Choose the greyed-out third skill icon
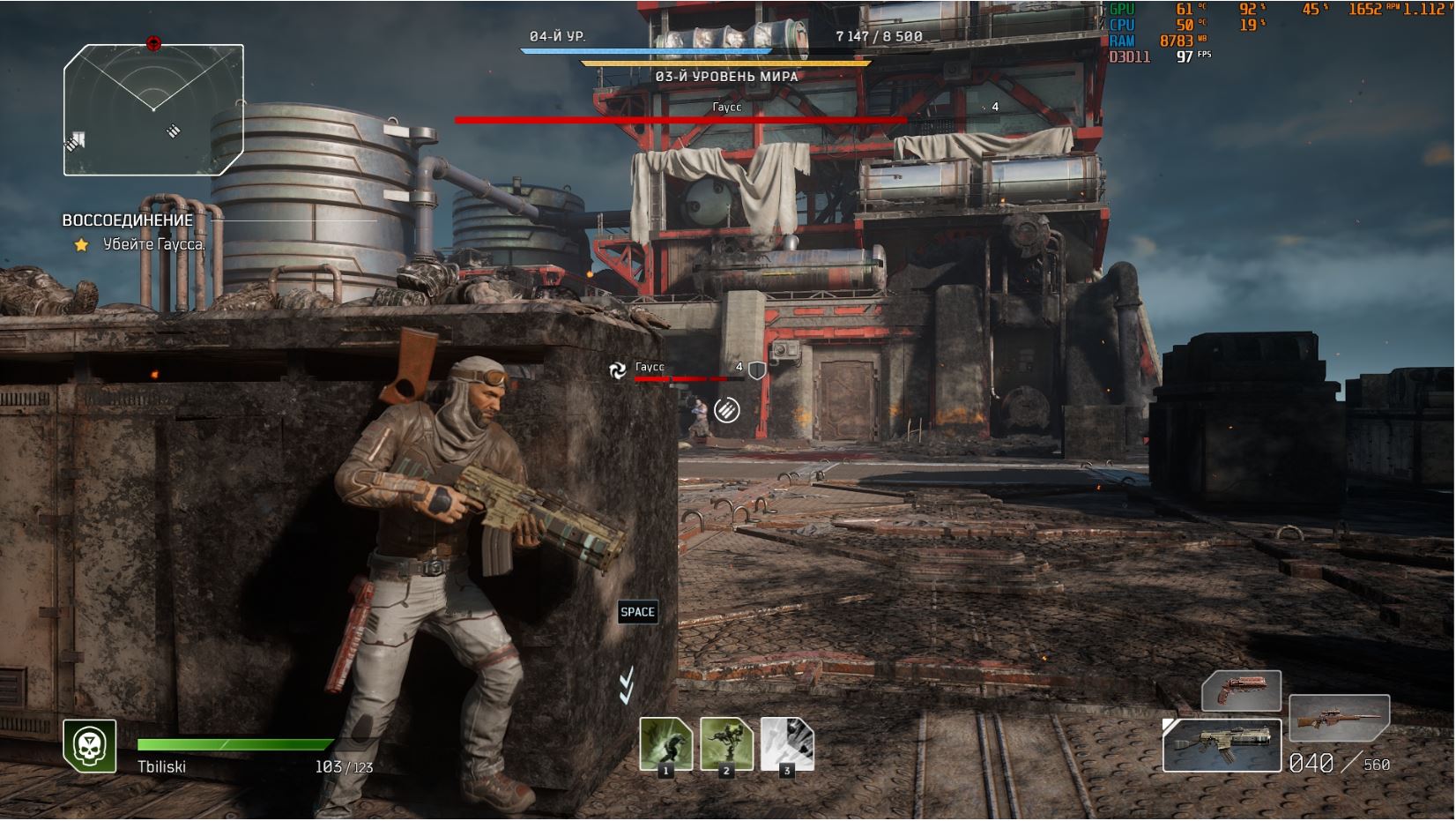The width and height of the screenshot is (1456, 821). coord(786,744)
